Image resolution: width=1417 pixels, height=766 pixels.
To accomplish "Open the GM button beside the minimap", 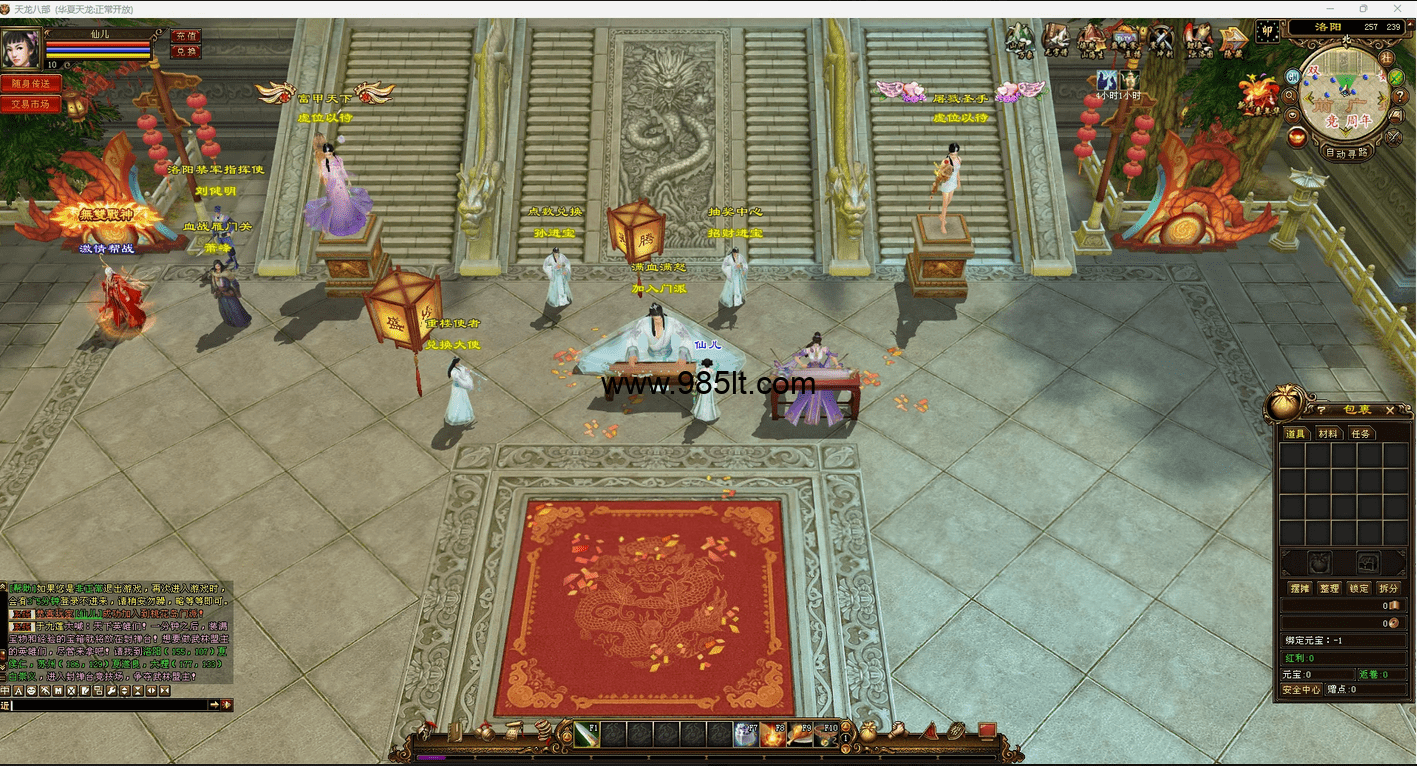I will (x=1292, y=76).
